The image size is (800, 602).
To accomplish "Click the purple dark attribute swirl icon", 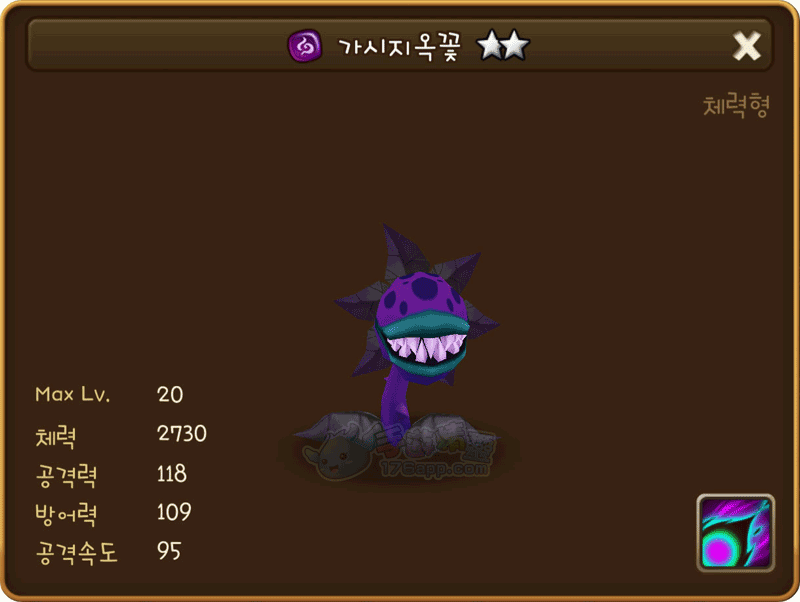I will (x=304, y=46).
